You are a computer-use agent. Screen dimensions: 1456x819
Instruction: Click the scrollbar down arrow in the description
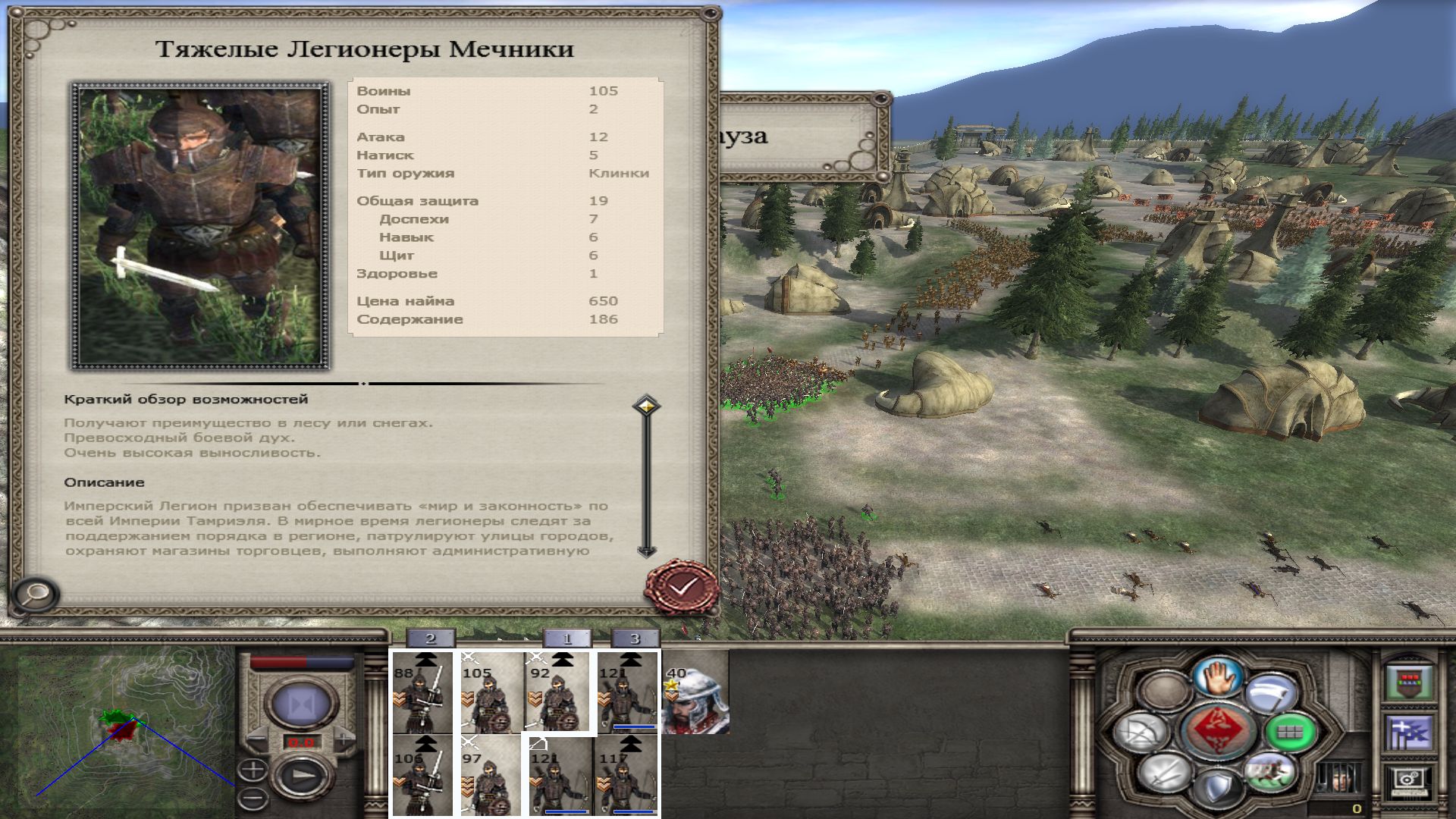[x=646, y=551]
